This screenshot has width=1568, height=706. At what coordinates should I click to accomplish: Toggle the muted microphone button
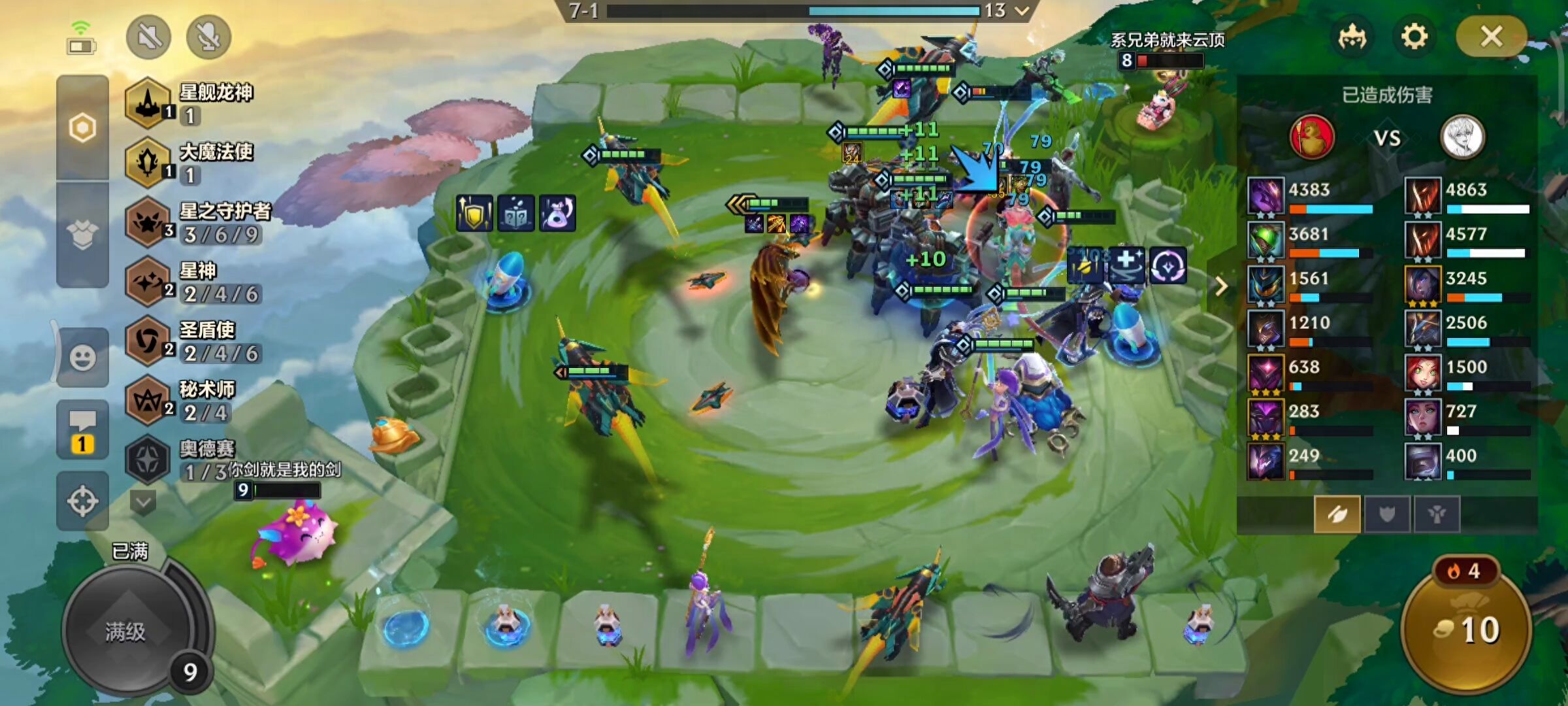208,37
